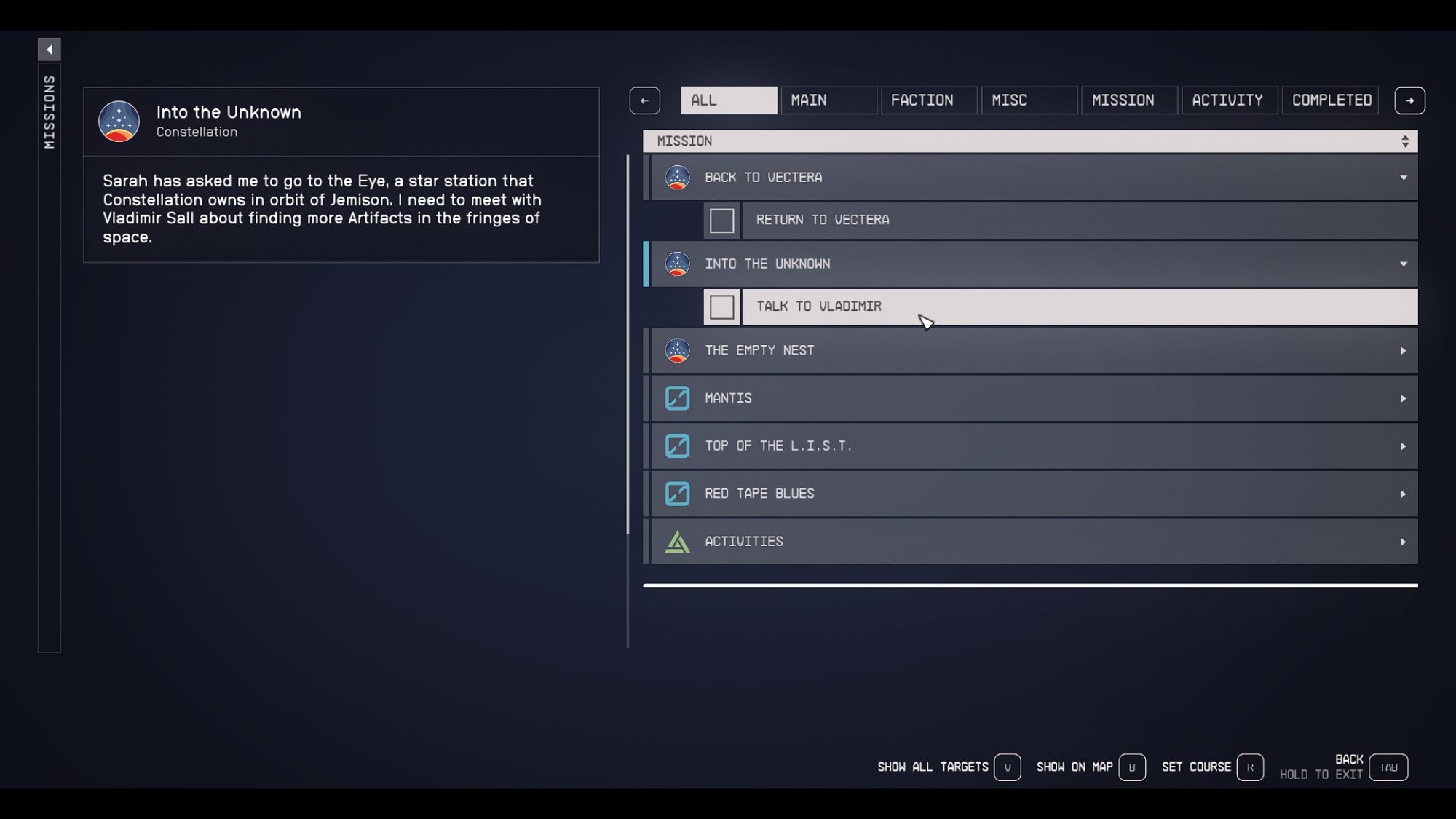Click the sort arrows on the MISSION header
This screenshot has height=819, width=1456.
[1405, 141]
